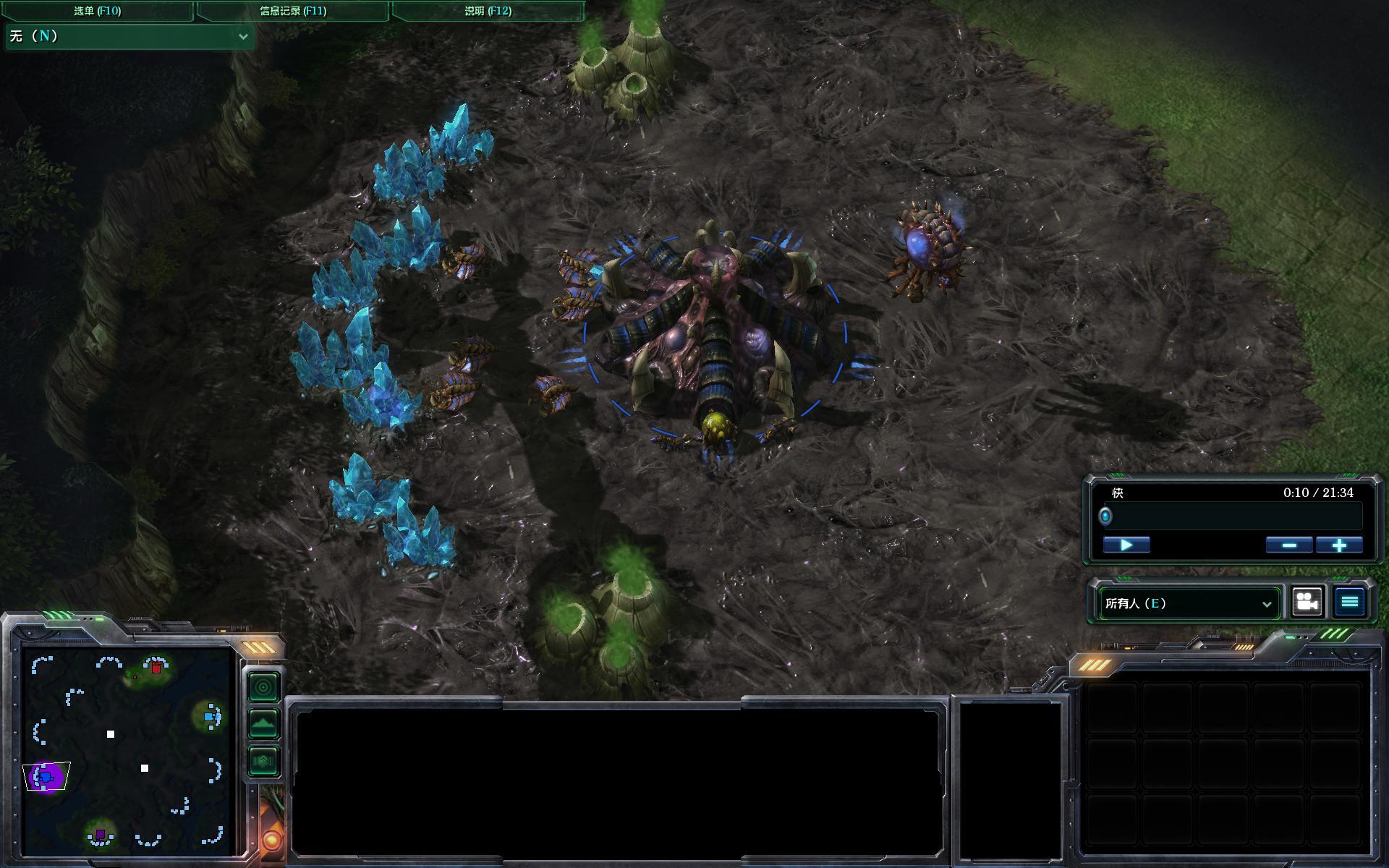Click the minimap alliance colors button
This screenshot has height=868, width=1389.
263,761
